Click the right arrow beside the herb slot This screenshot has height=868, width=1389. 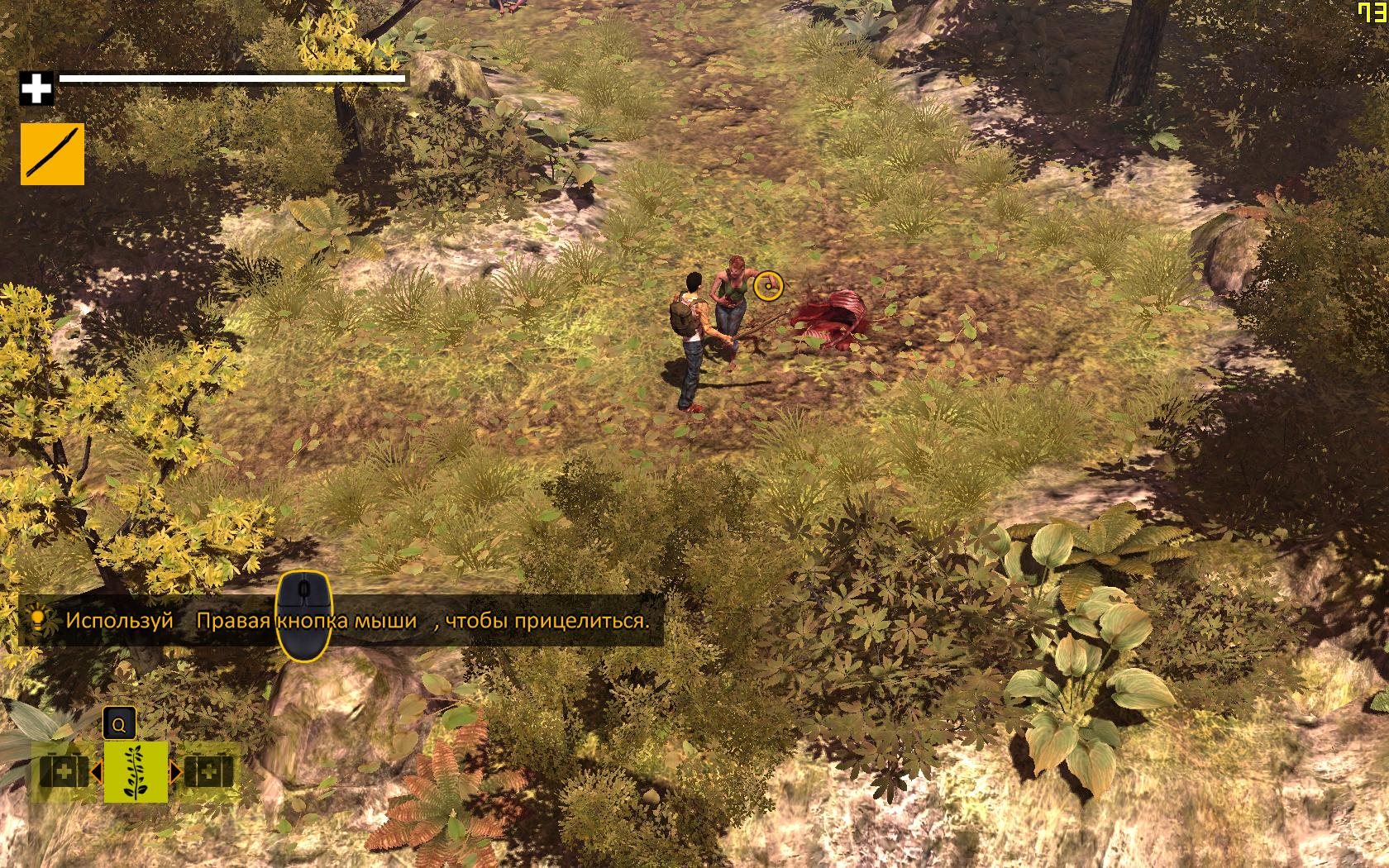coord(175,773)
